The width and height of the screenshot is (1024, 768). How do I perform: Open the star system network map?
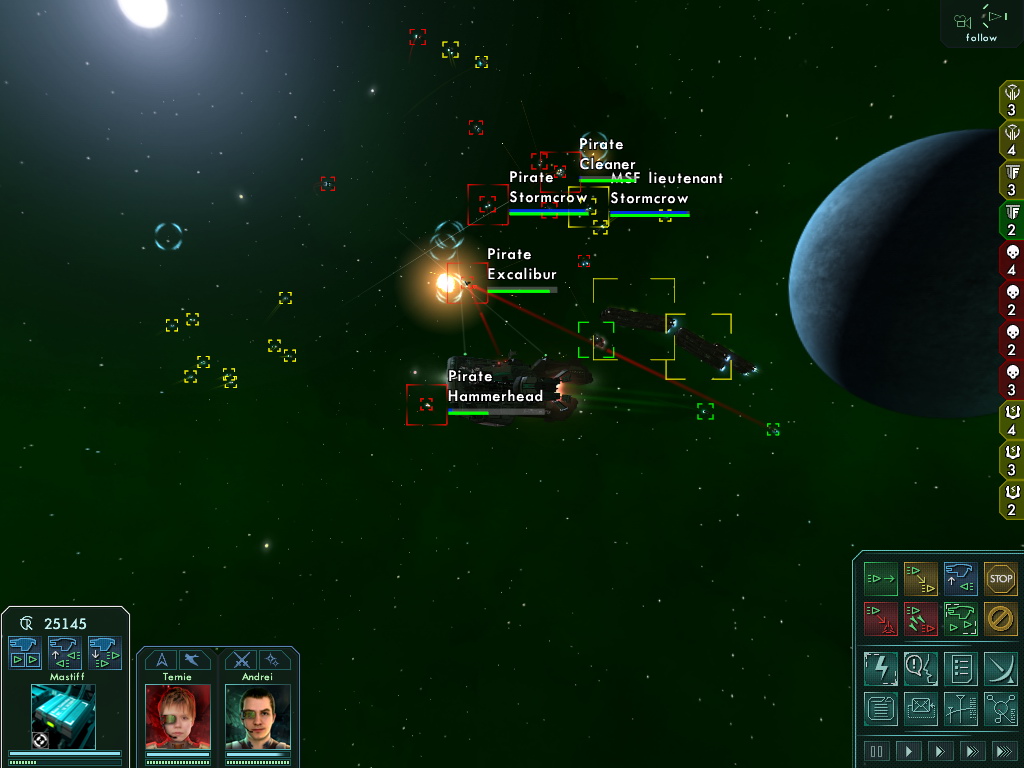click(x=1000, y=708)
